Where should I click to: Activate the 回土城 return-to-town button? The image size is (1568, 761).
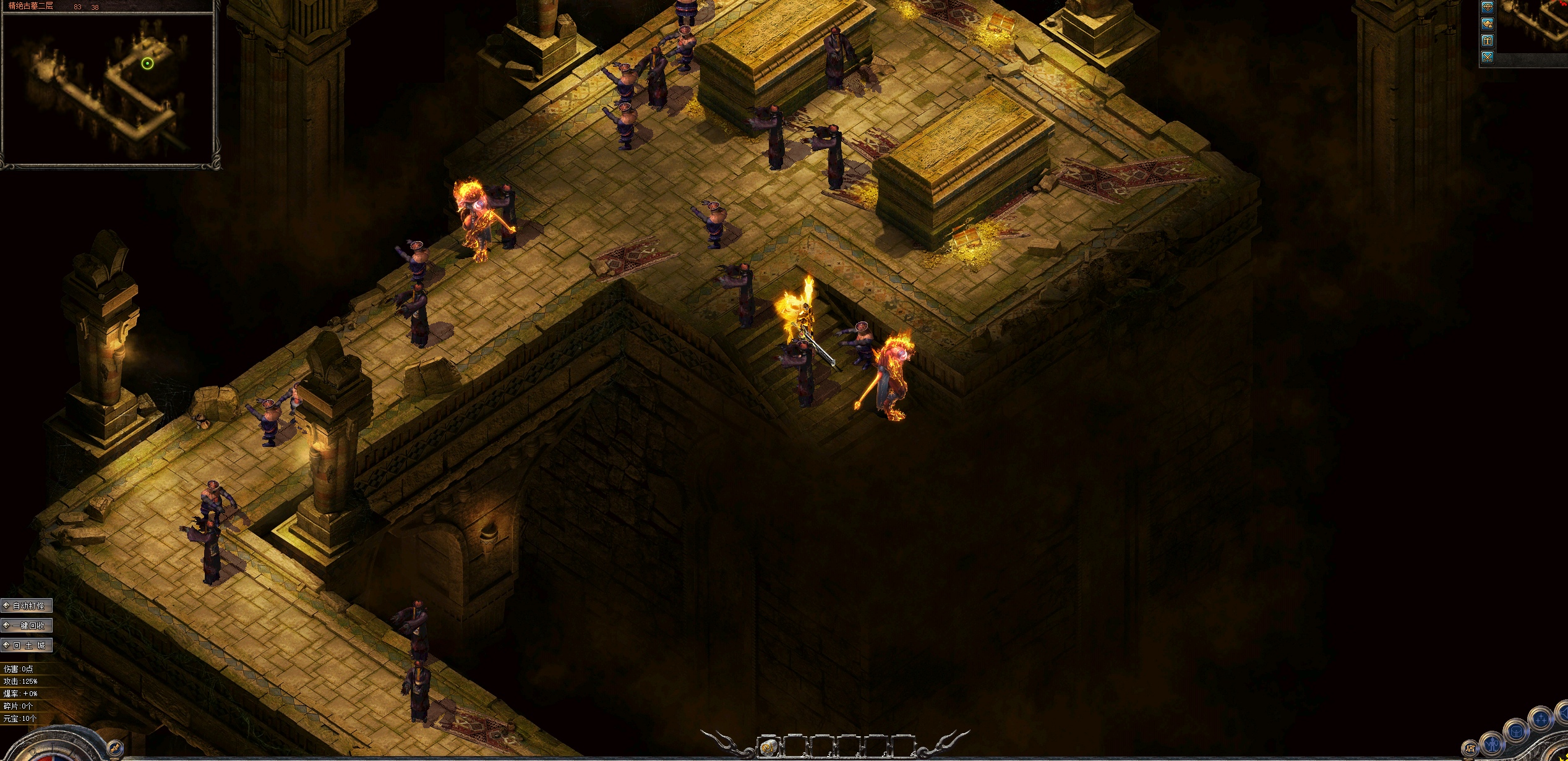[27, 645]
